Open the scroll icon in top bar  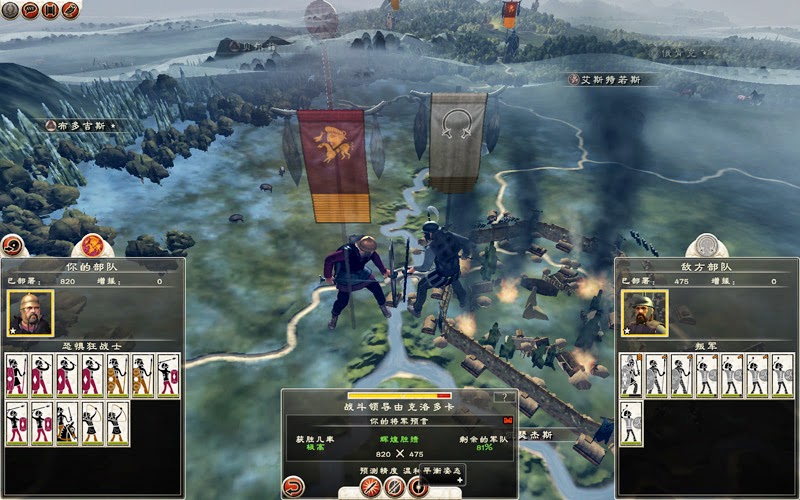point(50,10)
